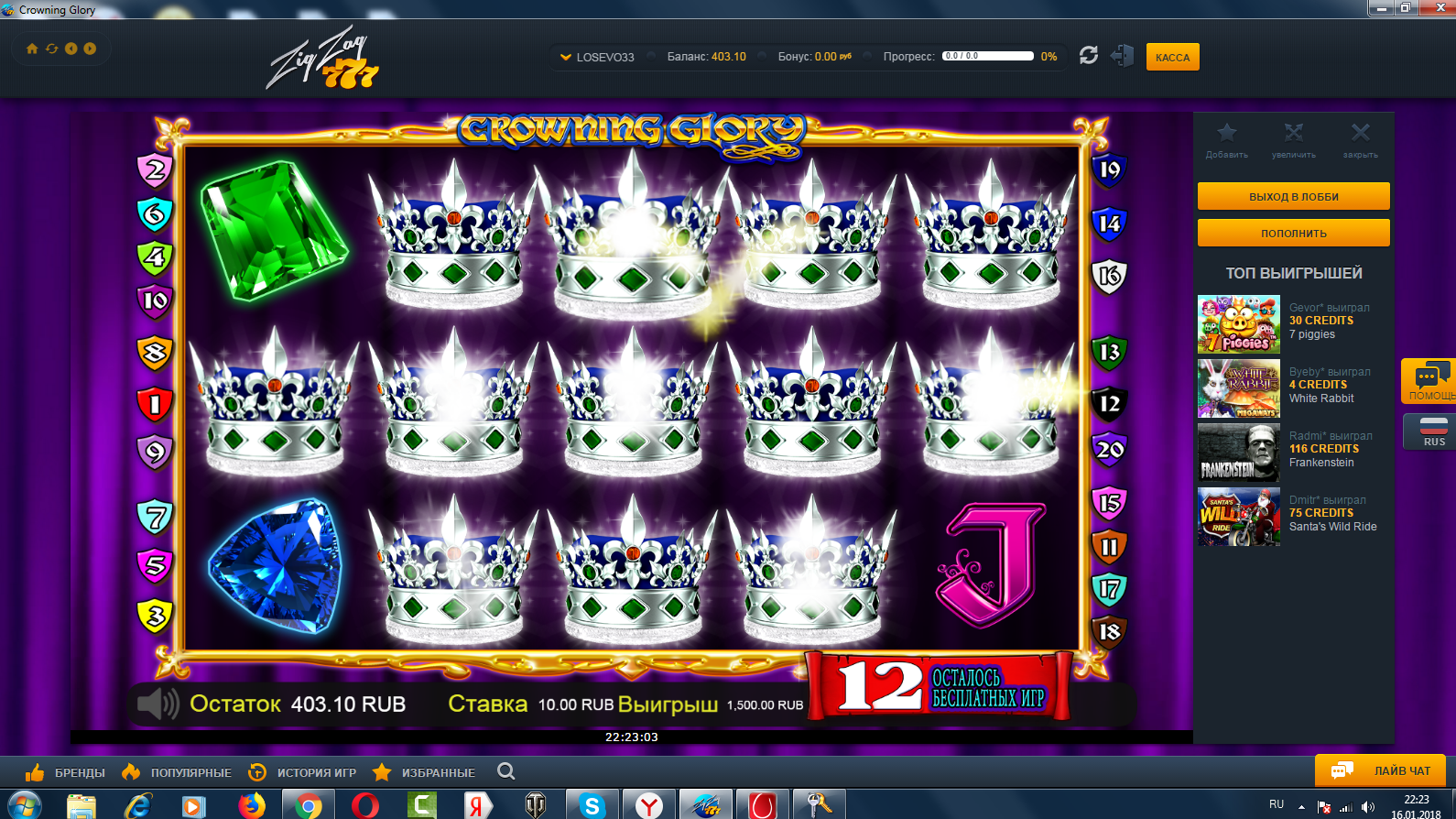Select the Добавить star icon to favorite the game
Viewport: 1456px width, 819px height.
tap(1226, 134)
